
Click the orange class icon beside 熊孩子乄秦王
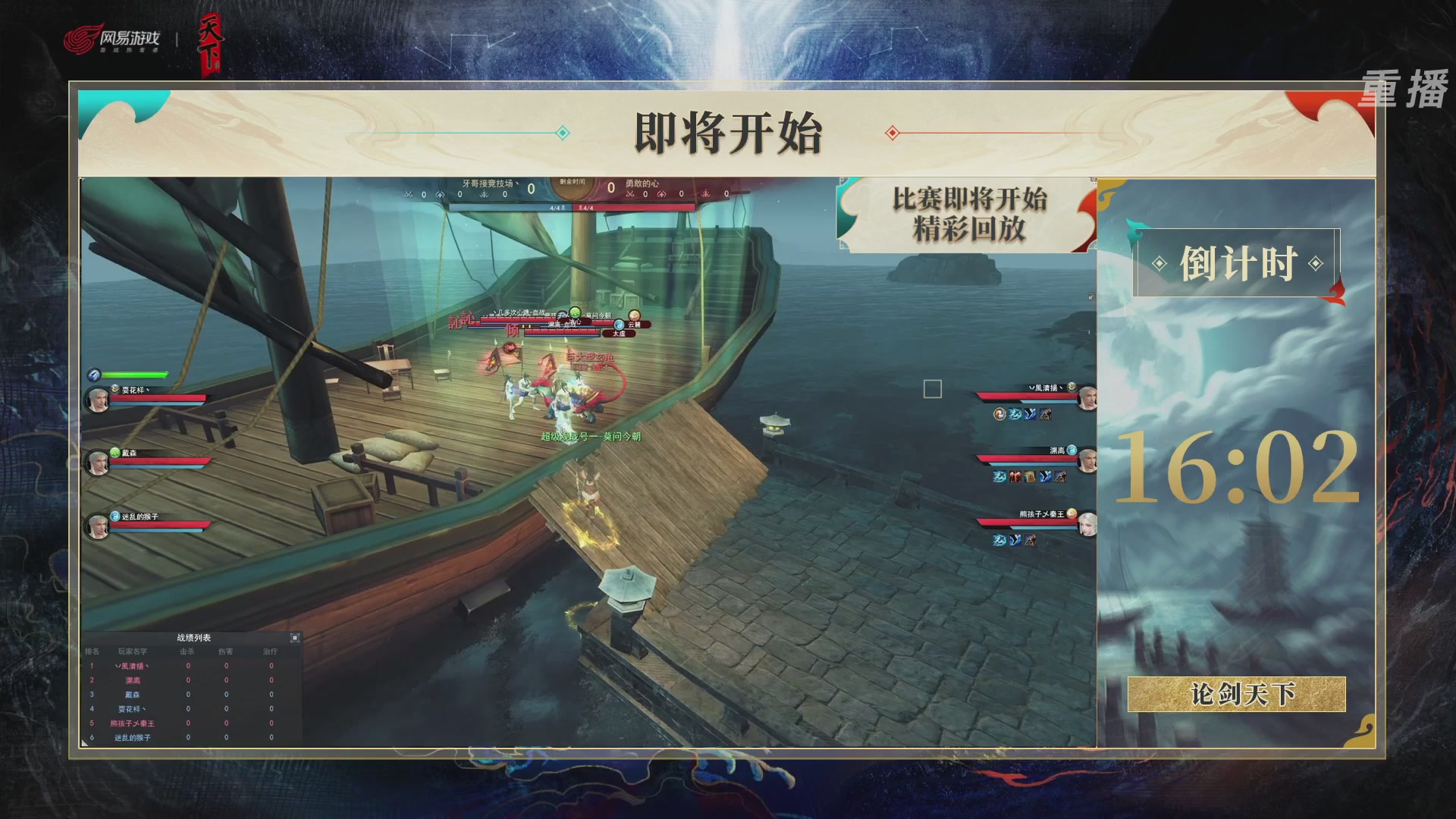[x=1072, y=513]
